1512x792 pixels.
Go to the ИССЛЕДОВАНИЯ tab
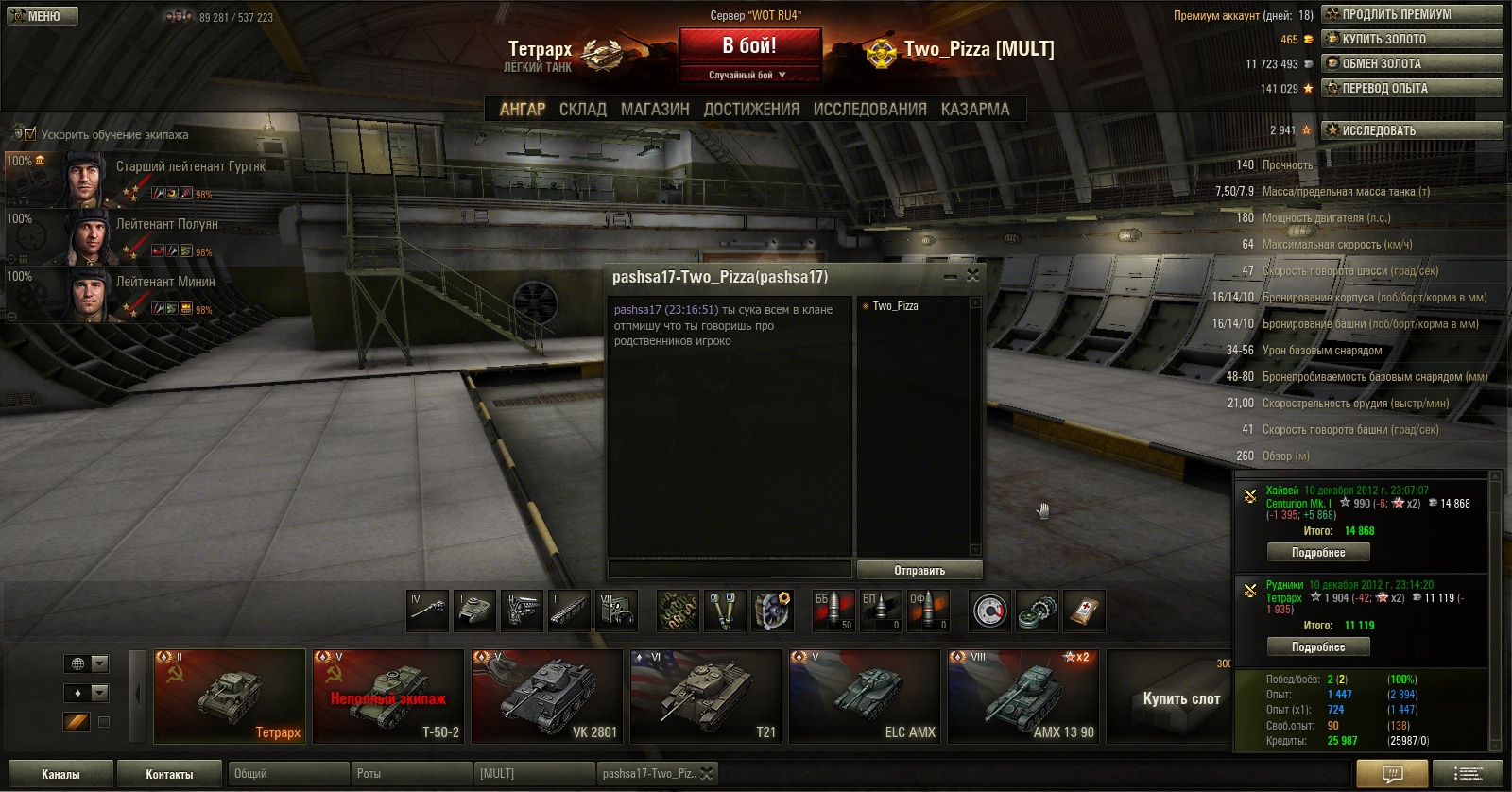click(x=869, y=110)
